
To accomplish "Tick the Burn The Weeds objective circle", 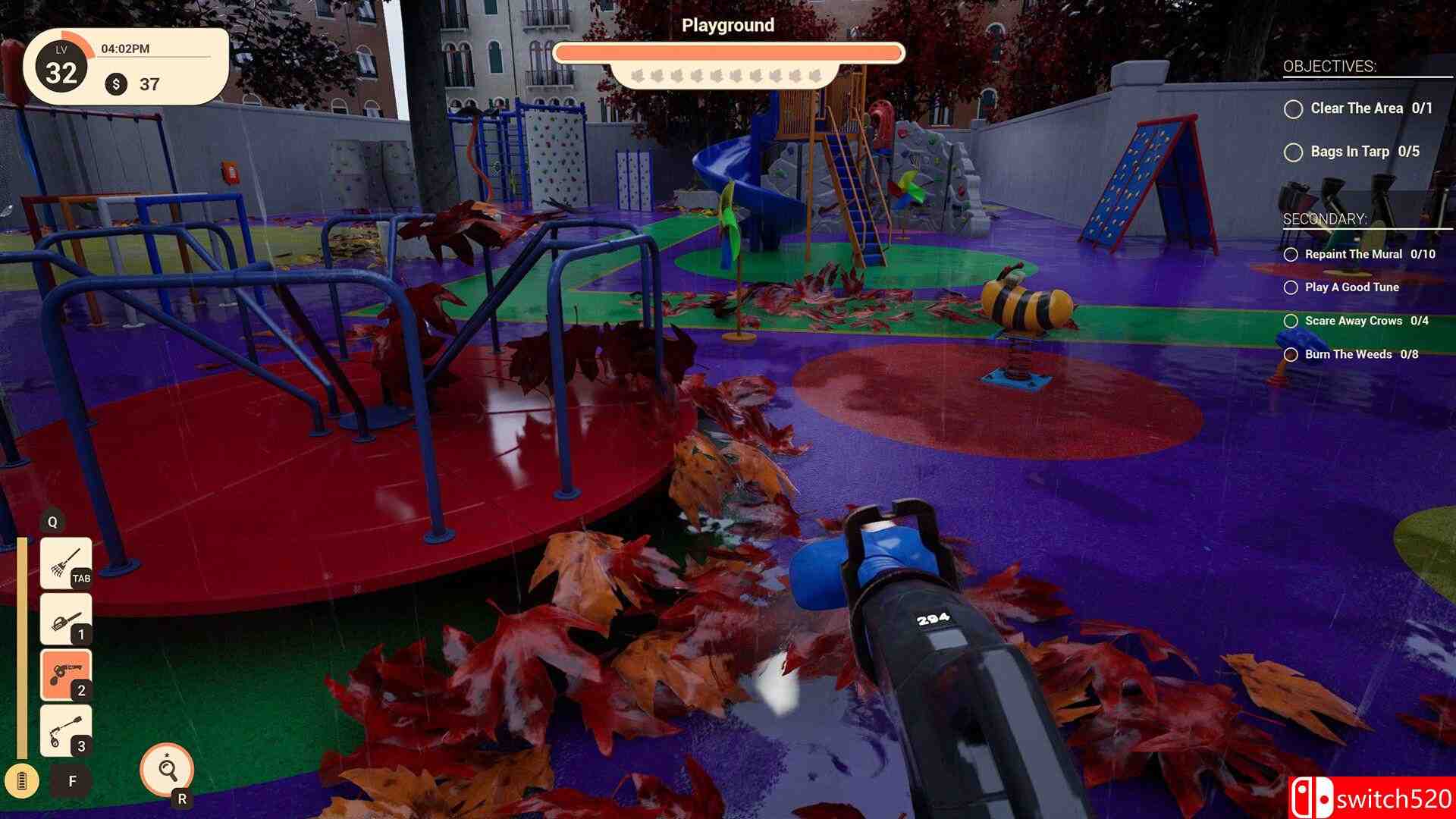I will click(x=1291, y=353).
